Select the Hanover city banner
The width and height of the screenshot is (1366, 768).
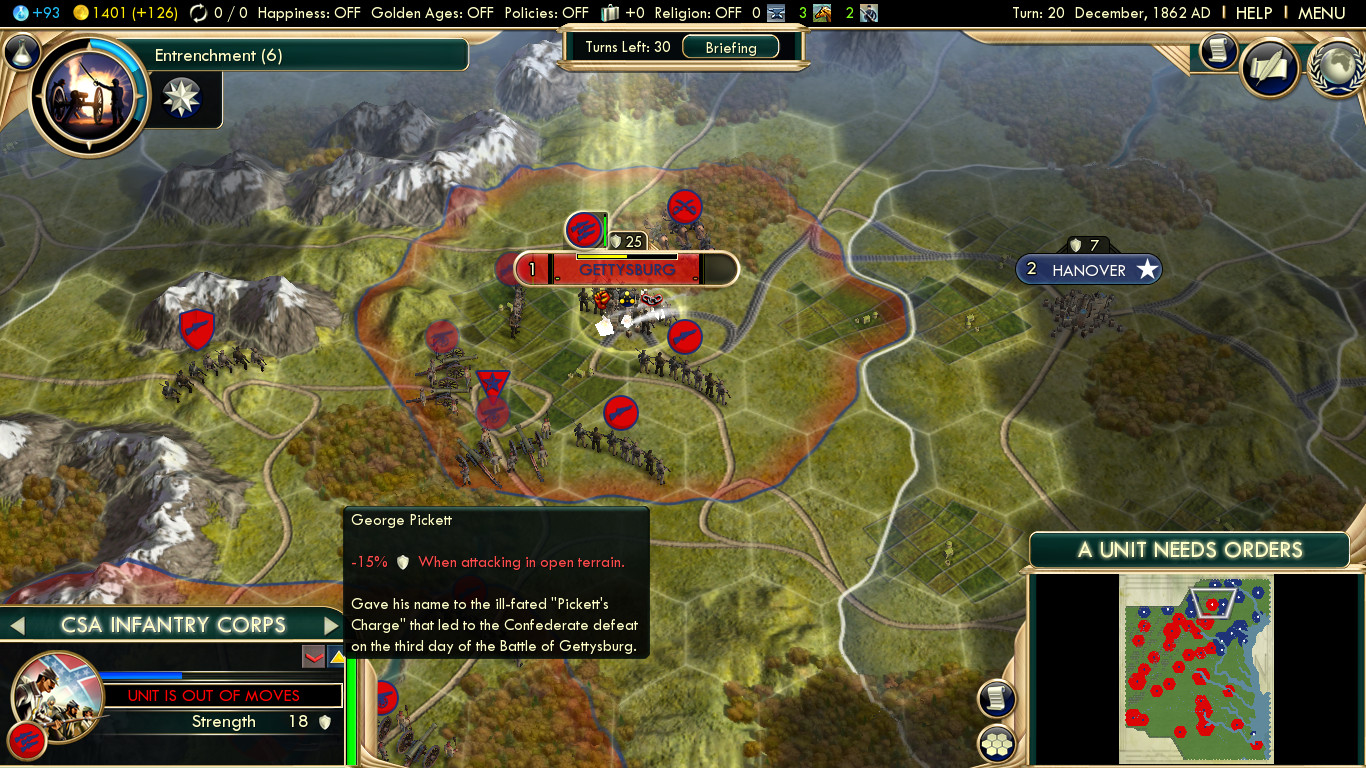click(1089, 270)
